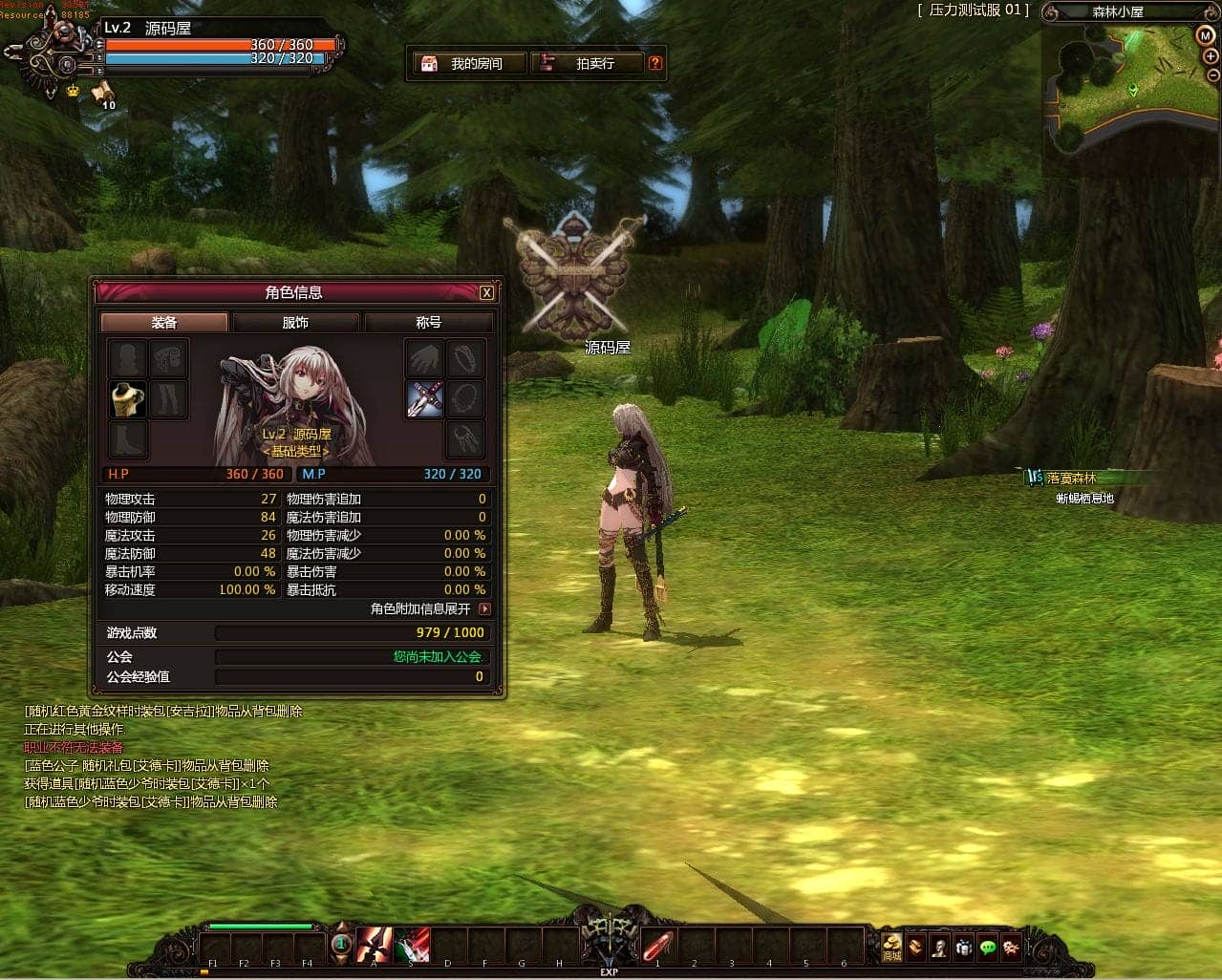Select the 装备 tab
The image size is (1222, 980).
(x=164, y=323)
